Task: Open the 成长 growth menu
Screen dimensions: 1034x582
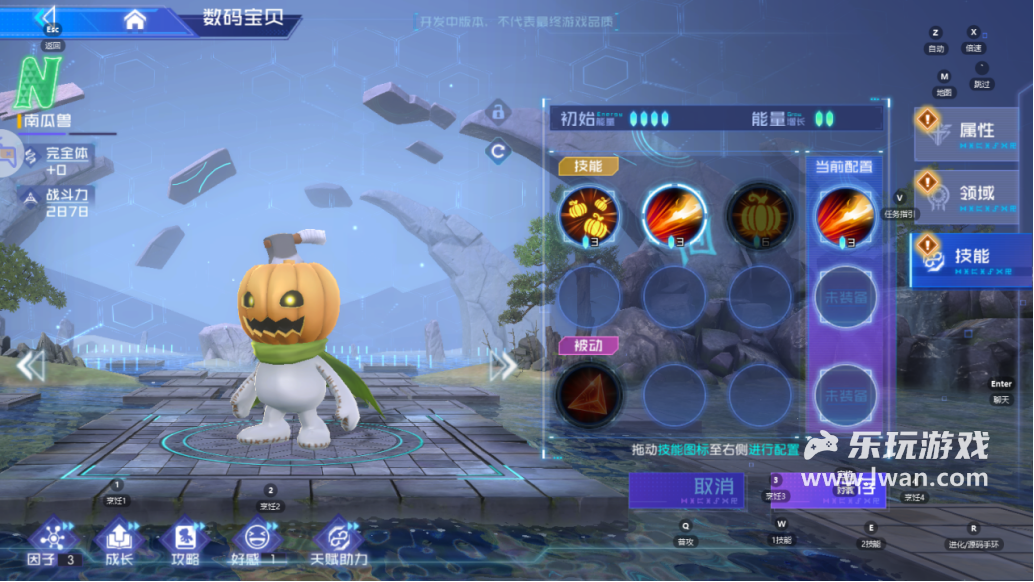Action: (116, 541)
